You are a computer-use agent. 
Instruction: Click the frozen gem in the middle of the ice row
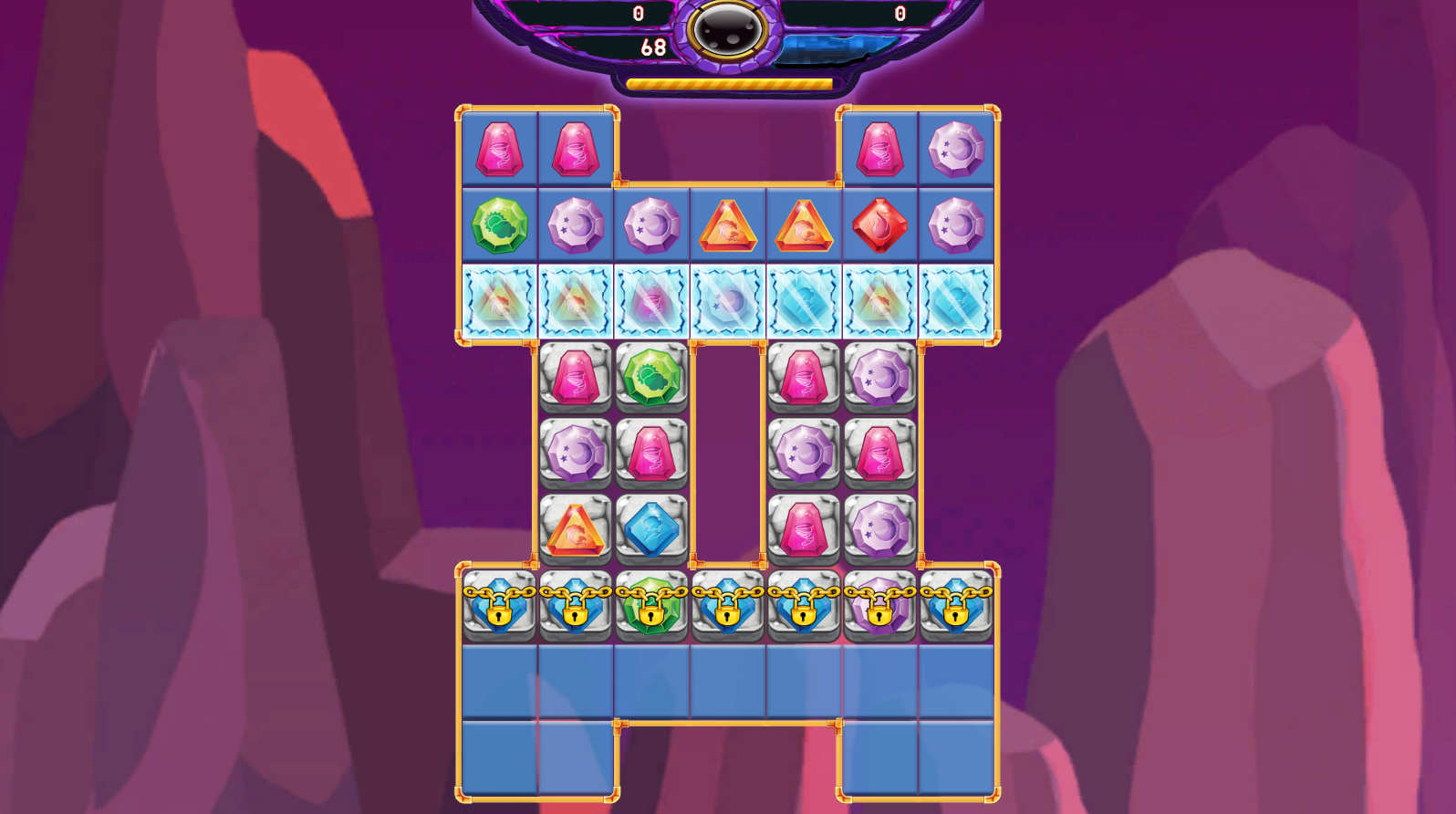pos(727,302)
